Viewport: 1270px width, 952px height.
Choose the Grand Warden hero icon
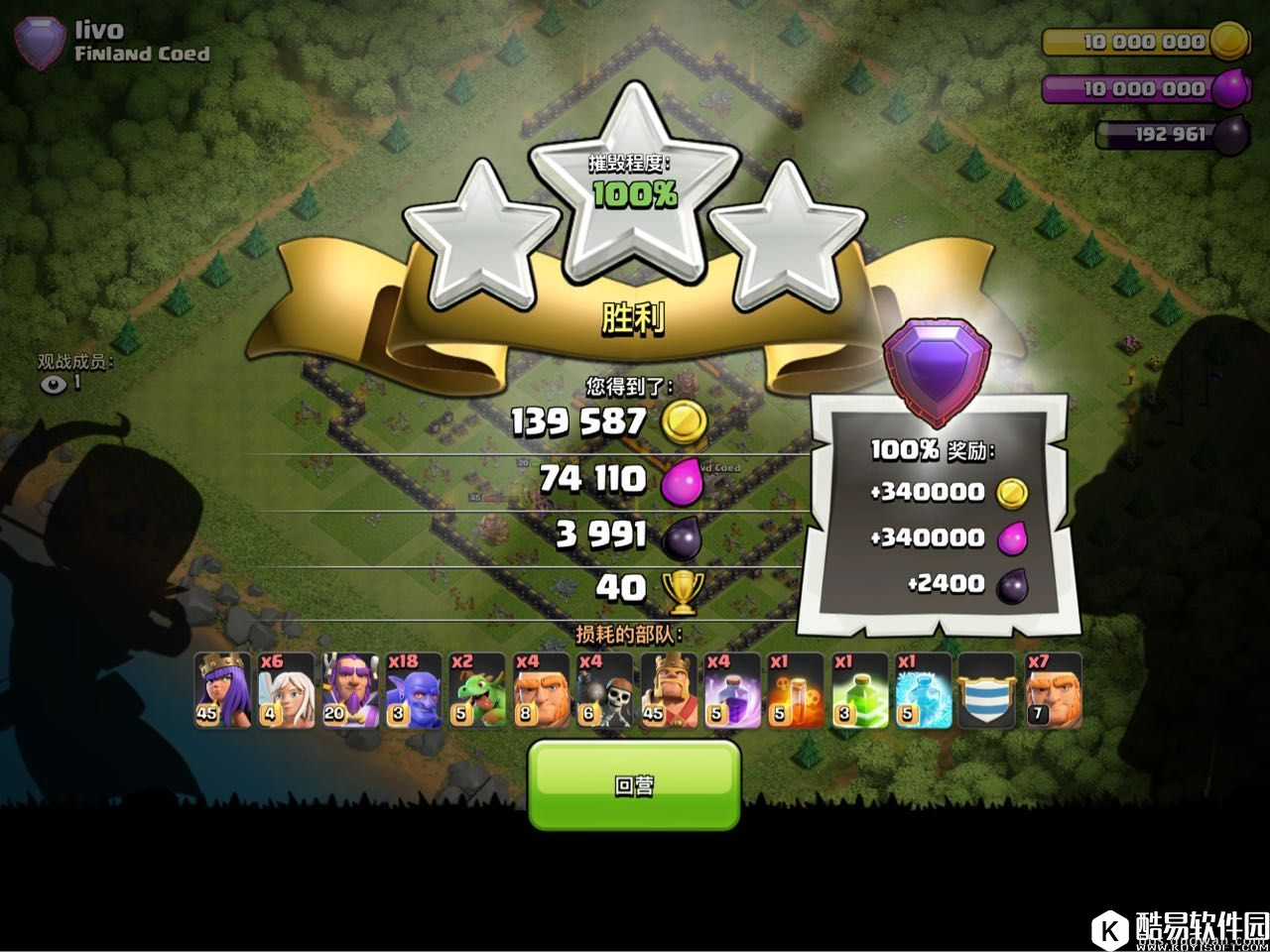coord(349,690)
